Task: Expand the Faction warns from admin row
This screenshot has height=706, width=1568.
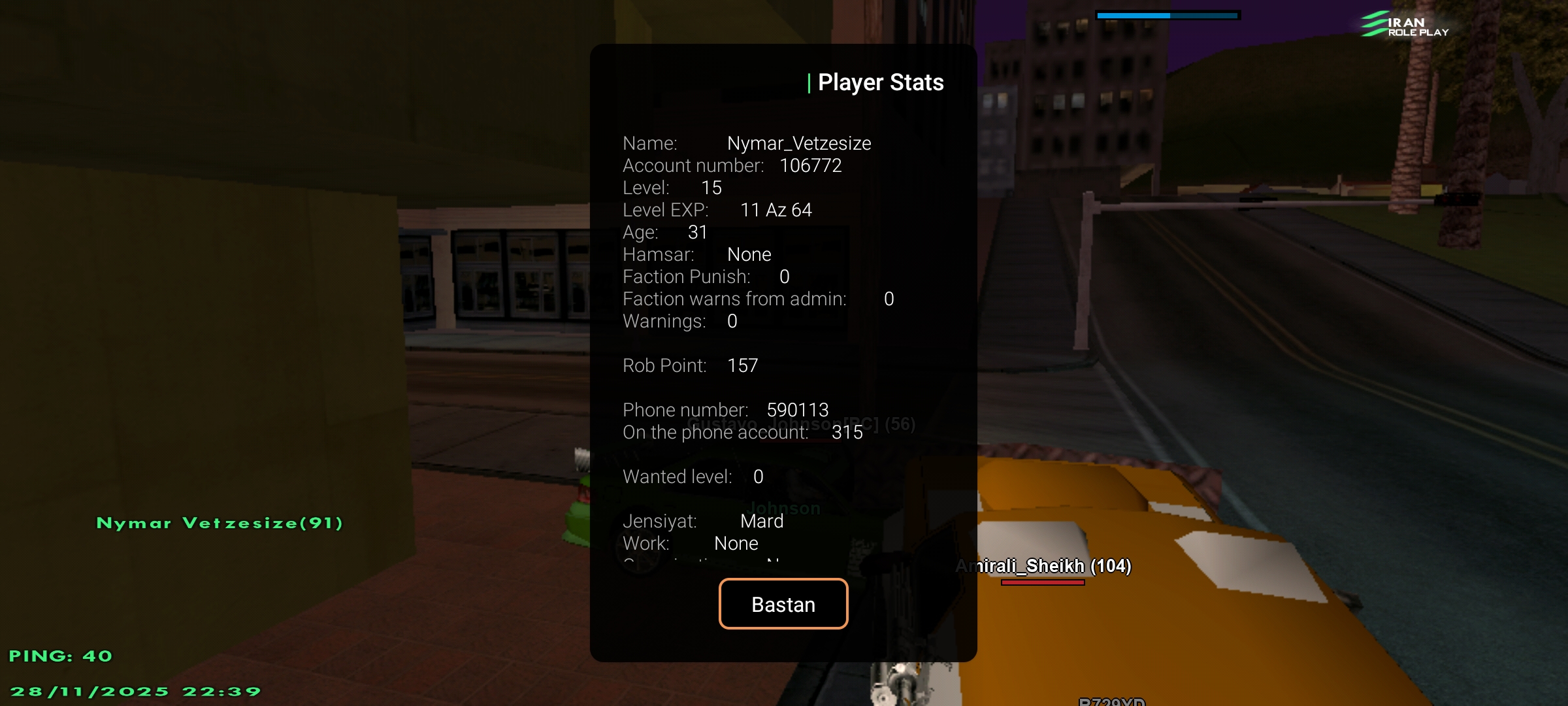Action: pos(758,299)
